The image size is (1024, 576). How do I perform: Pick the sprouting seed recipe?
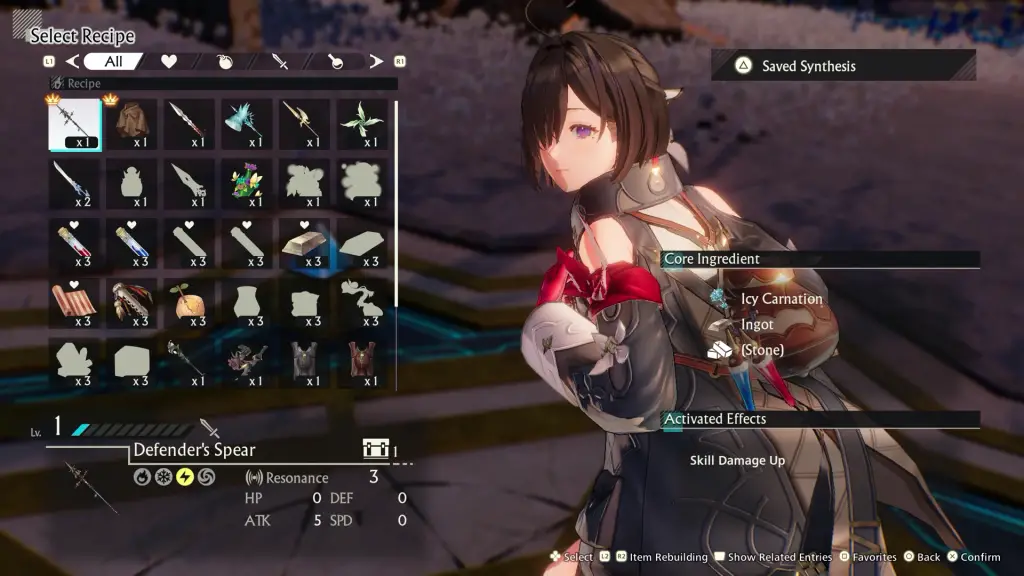point(190,304)
